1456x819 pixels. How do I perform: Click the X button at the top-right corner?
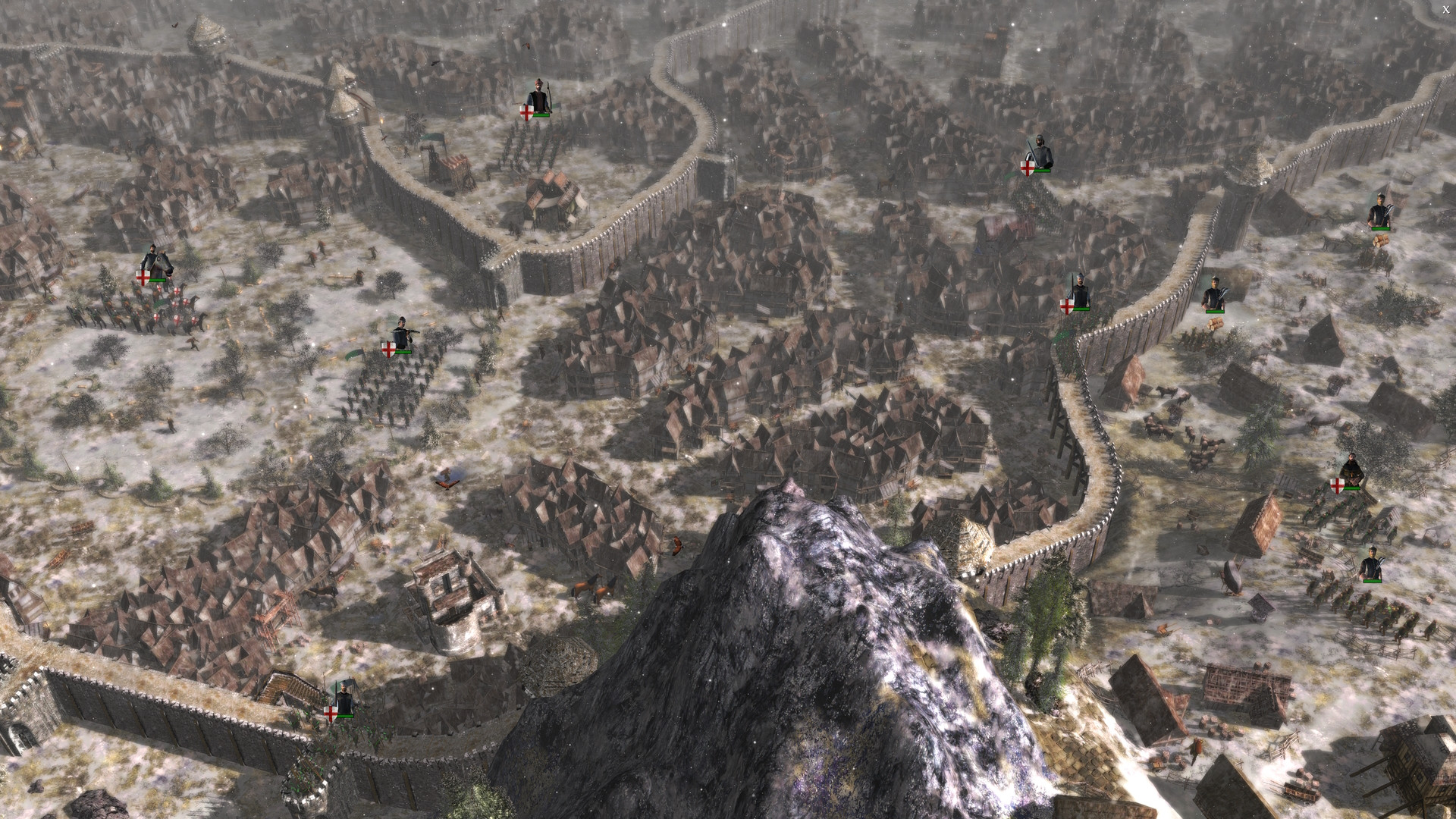pos(1446,9)
